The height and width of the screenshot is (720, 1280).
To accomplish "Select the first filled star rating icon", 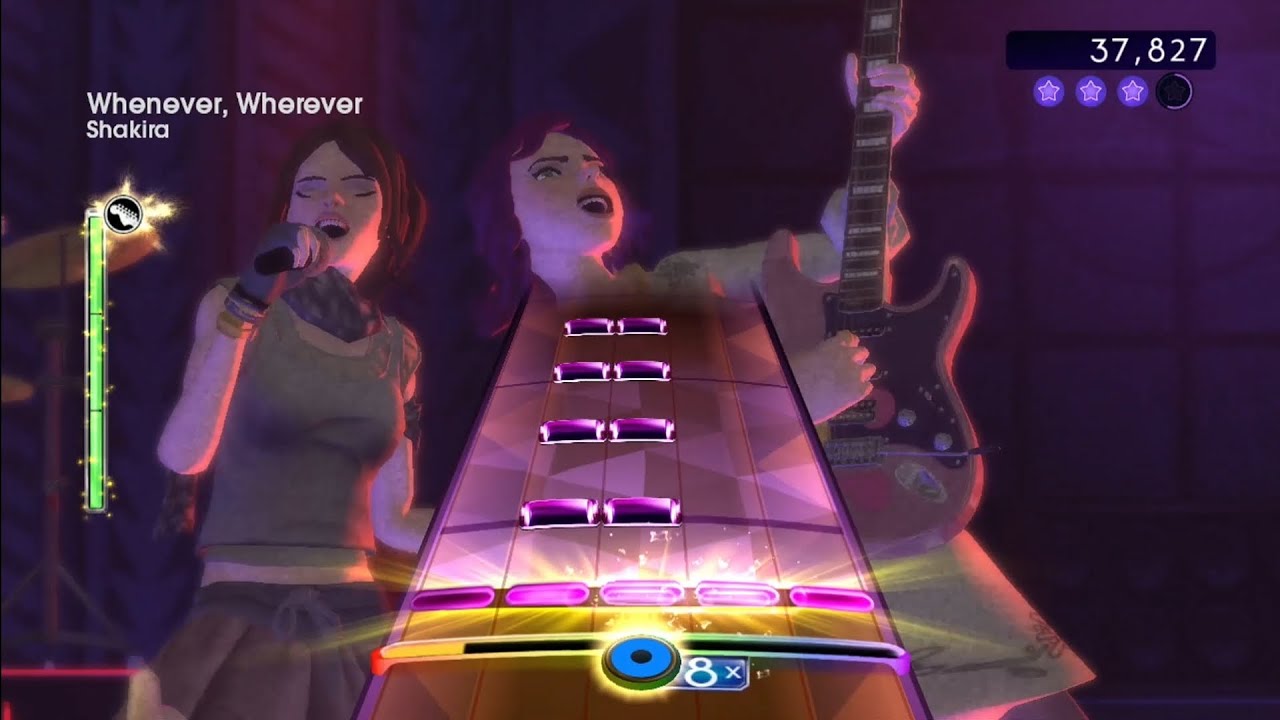I will 1047,91.
